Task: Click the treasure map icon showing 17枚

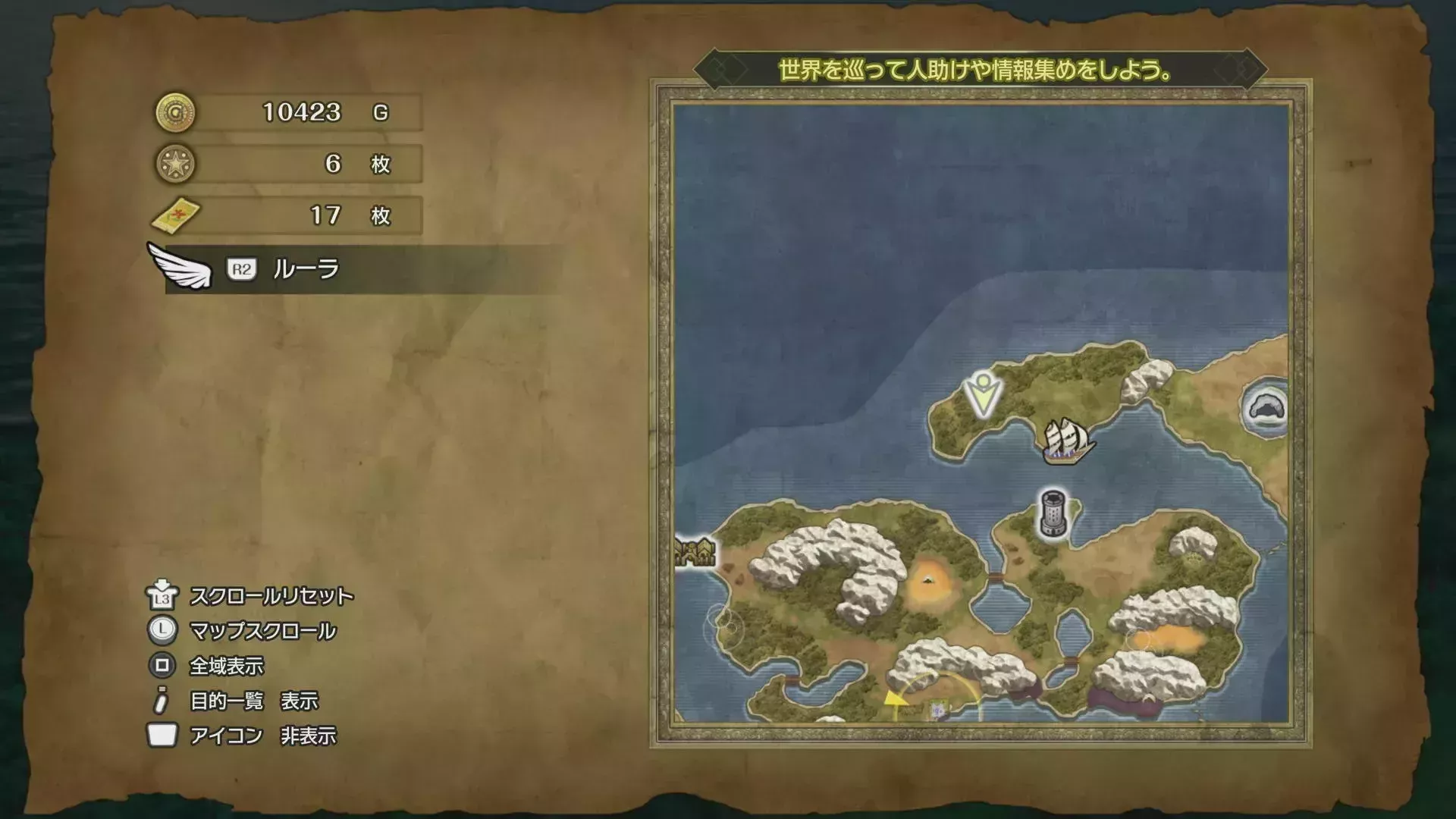Action: coord(176,215)
